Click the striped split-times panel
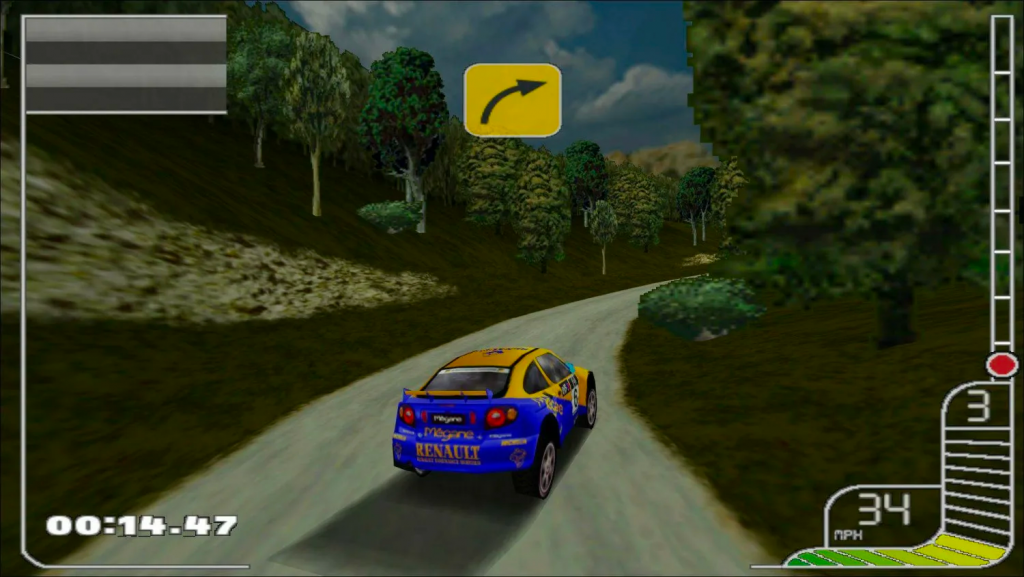 coord(126,63)
